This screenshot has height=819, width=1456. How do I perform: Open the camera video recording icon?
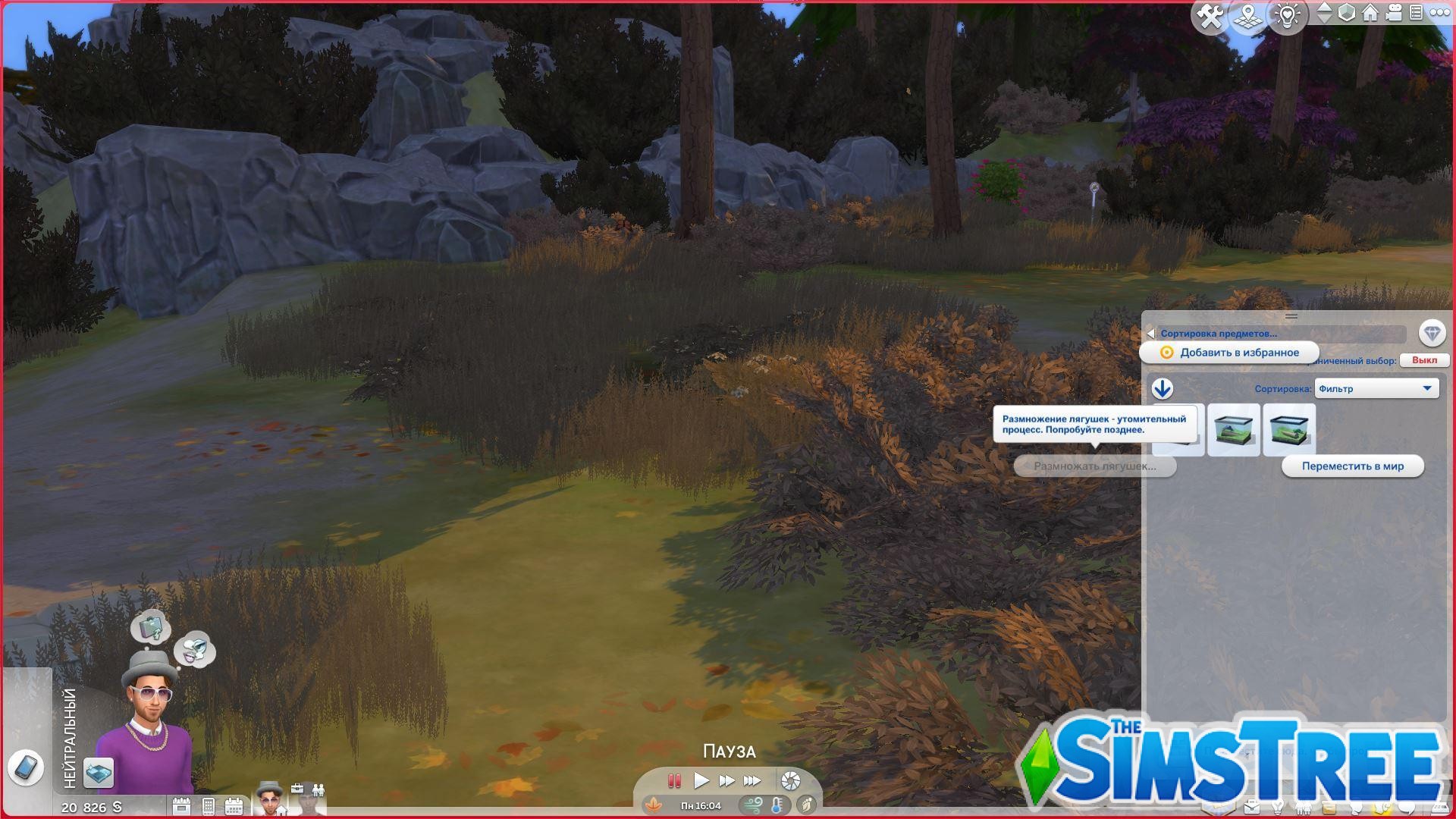tap(1393, 14)
